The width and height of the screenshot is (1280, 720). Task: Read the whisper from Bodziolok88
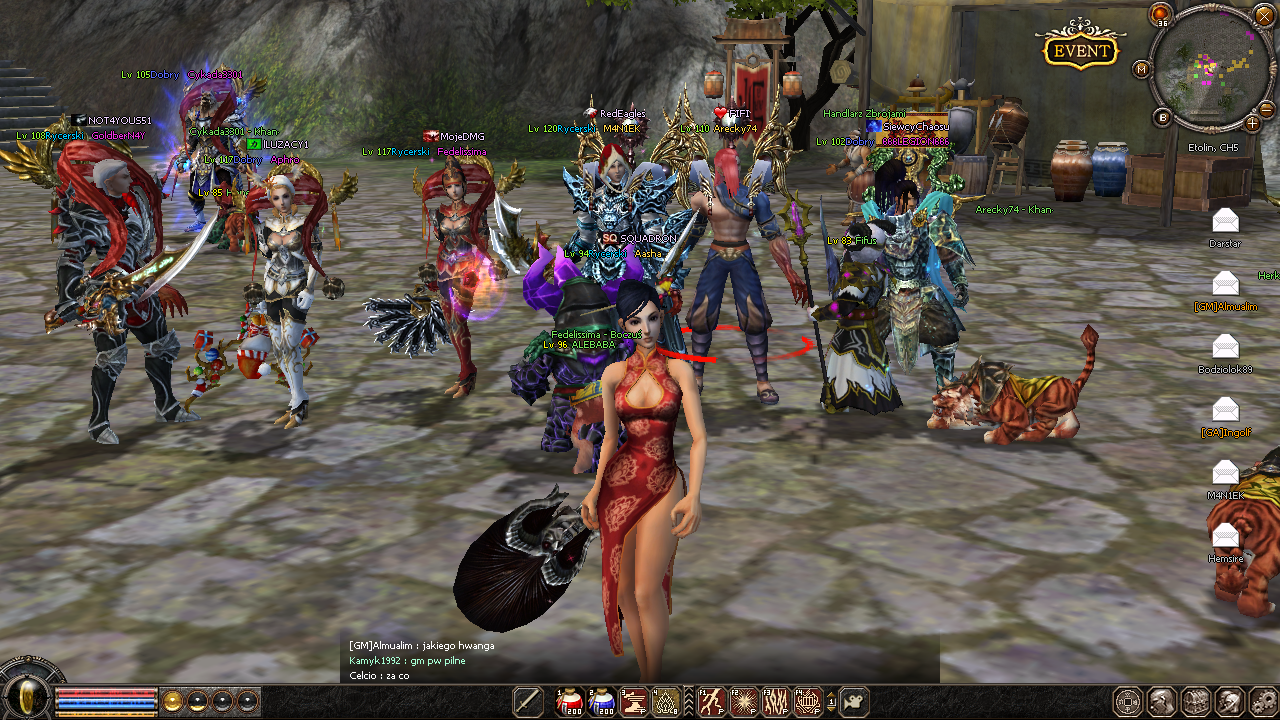tap(1225, 347)
